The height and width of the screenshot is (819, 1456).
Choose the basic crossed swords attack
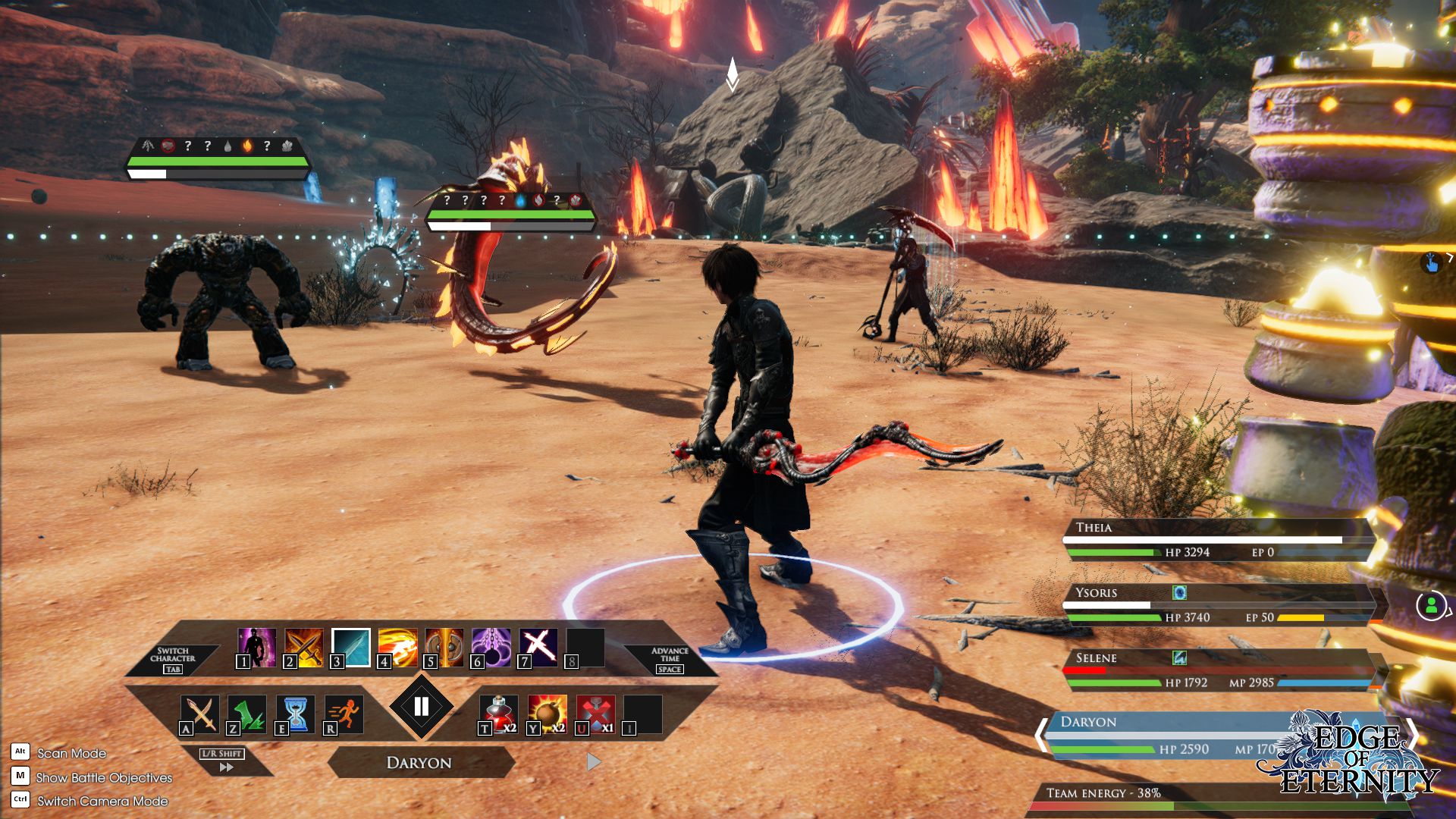point(200,714)
